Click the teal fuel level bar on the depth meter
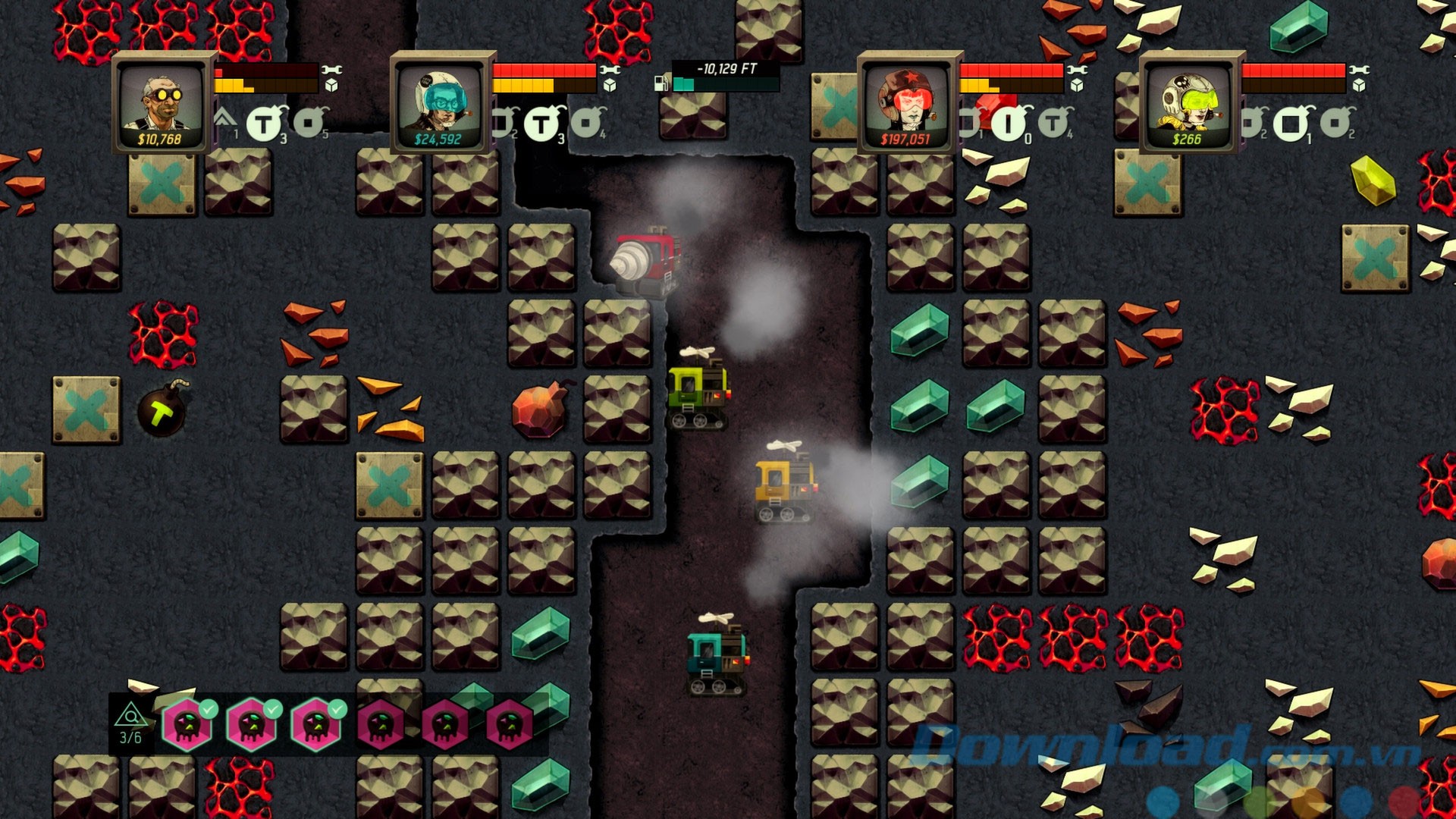1456x819 pixels. point(684,85)
